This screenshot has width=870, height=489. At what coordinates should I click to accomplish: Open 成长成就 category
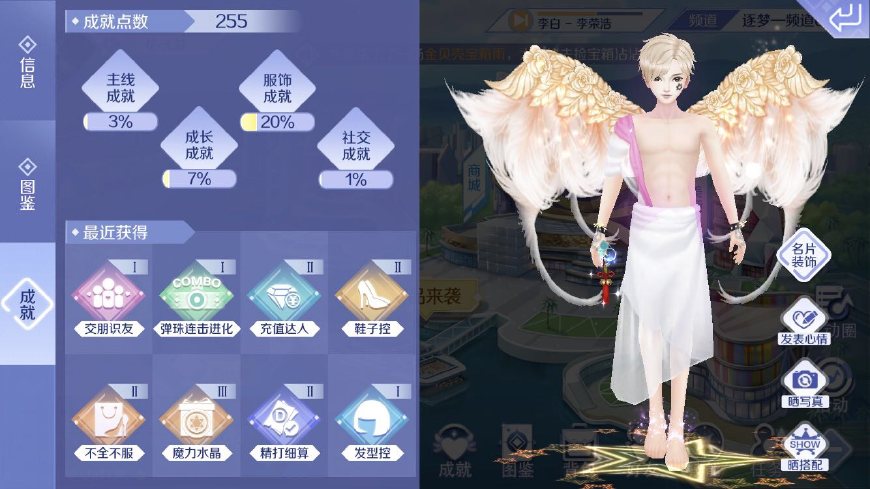tap(199, 146)
